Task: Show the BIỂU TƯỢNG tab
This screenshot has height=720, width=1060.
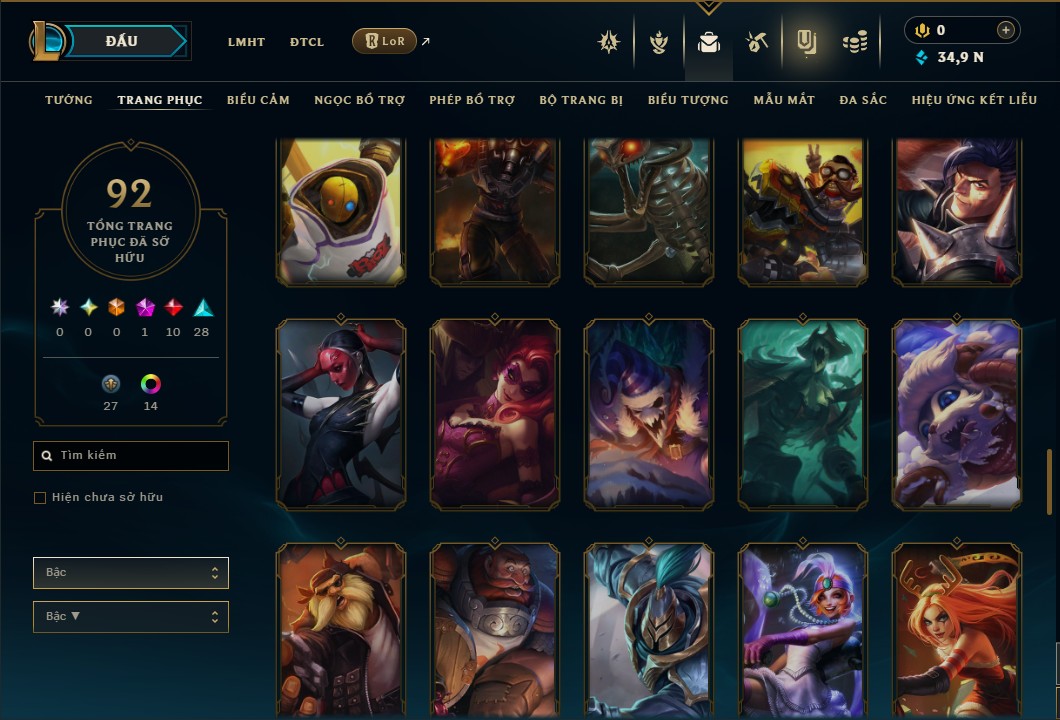Action: coord(688,100)
